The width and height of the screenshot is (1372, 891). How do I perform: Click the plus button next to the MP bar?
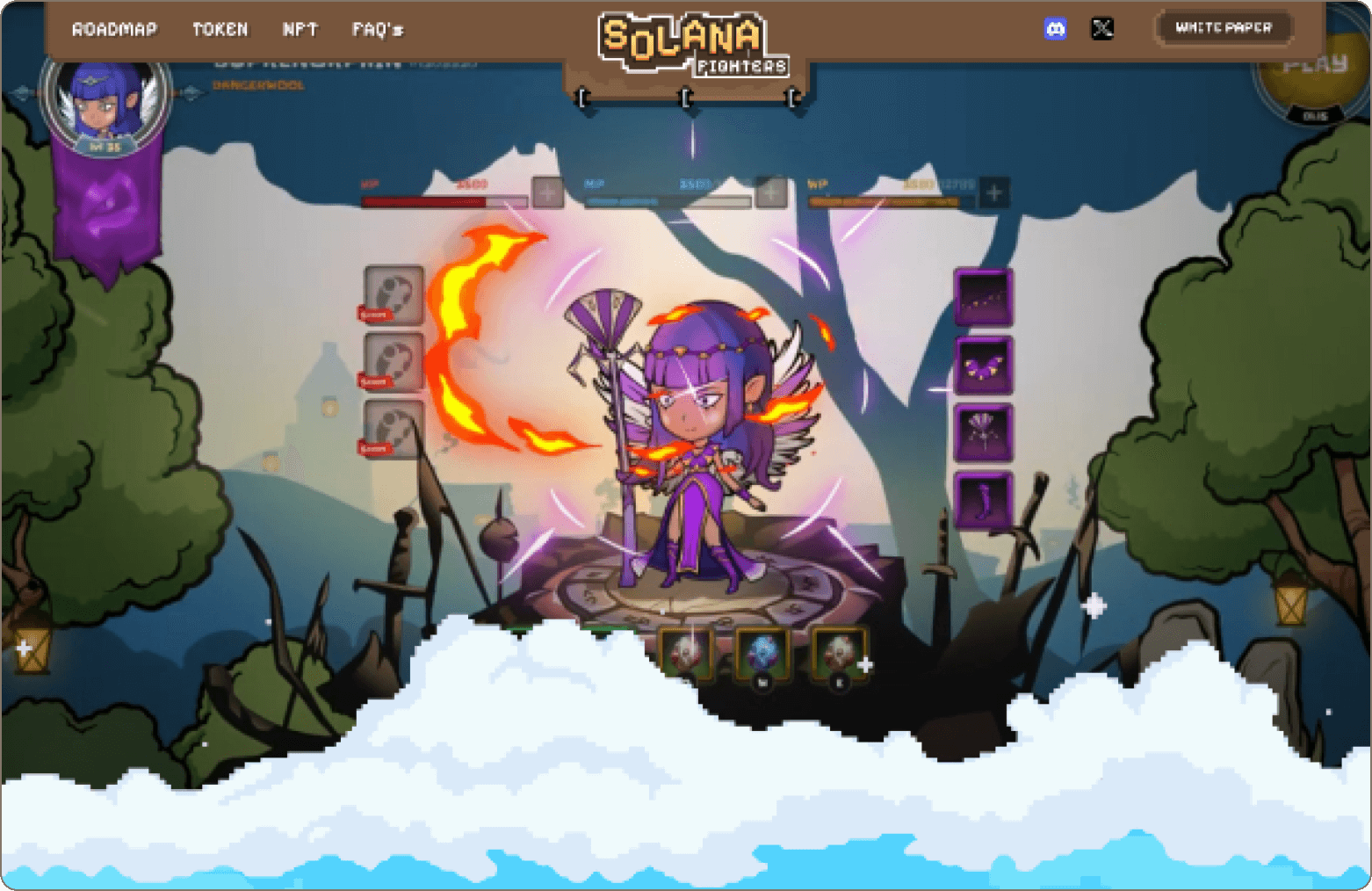coord(771,192)
